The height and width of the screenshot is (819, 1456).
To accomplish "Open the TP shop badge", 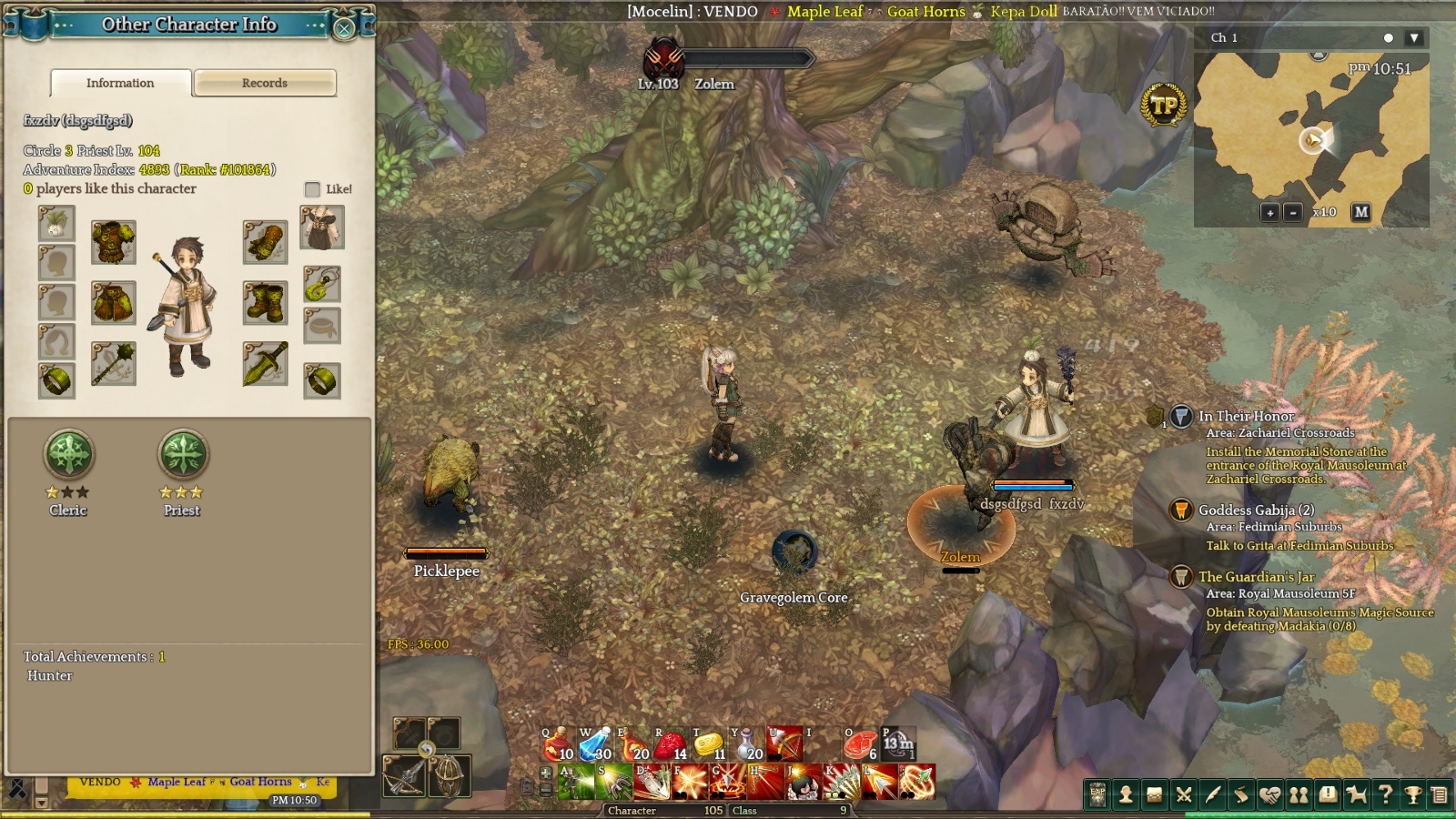I will (x=1163, y=106).
